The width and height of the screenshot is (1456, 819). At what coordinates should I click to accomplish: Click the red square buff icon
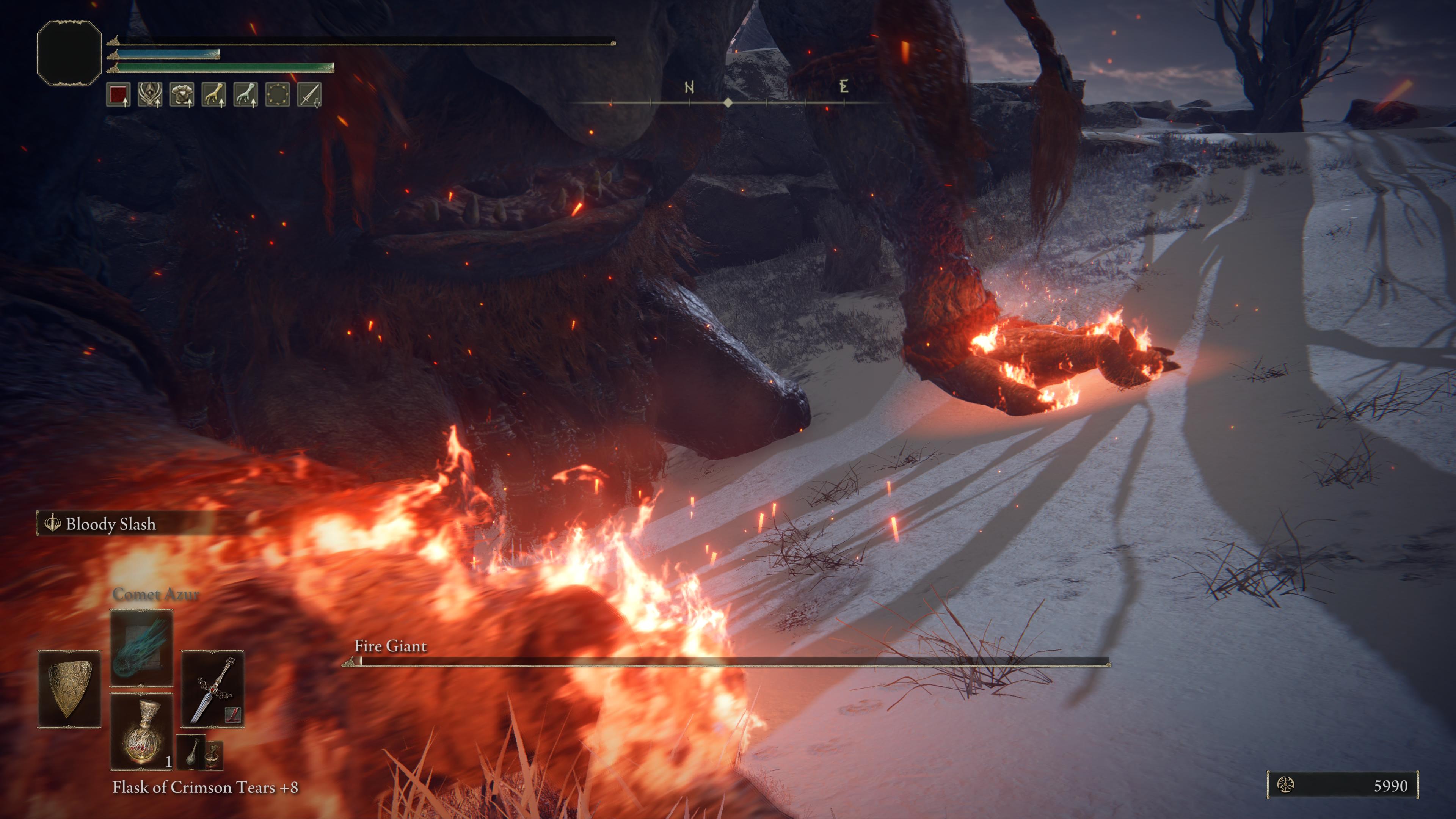(x=118, y=94)
